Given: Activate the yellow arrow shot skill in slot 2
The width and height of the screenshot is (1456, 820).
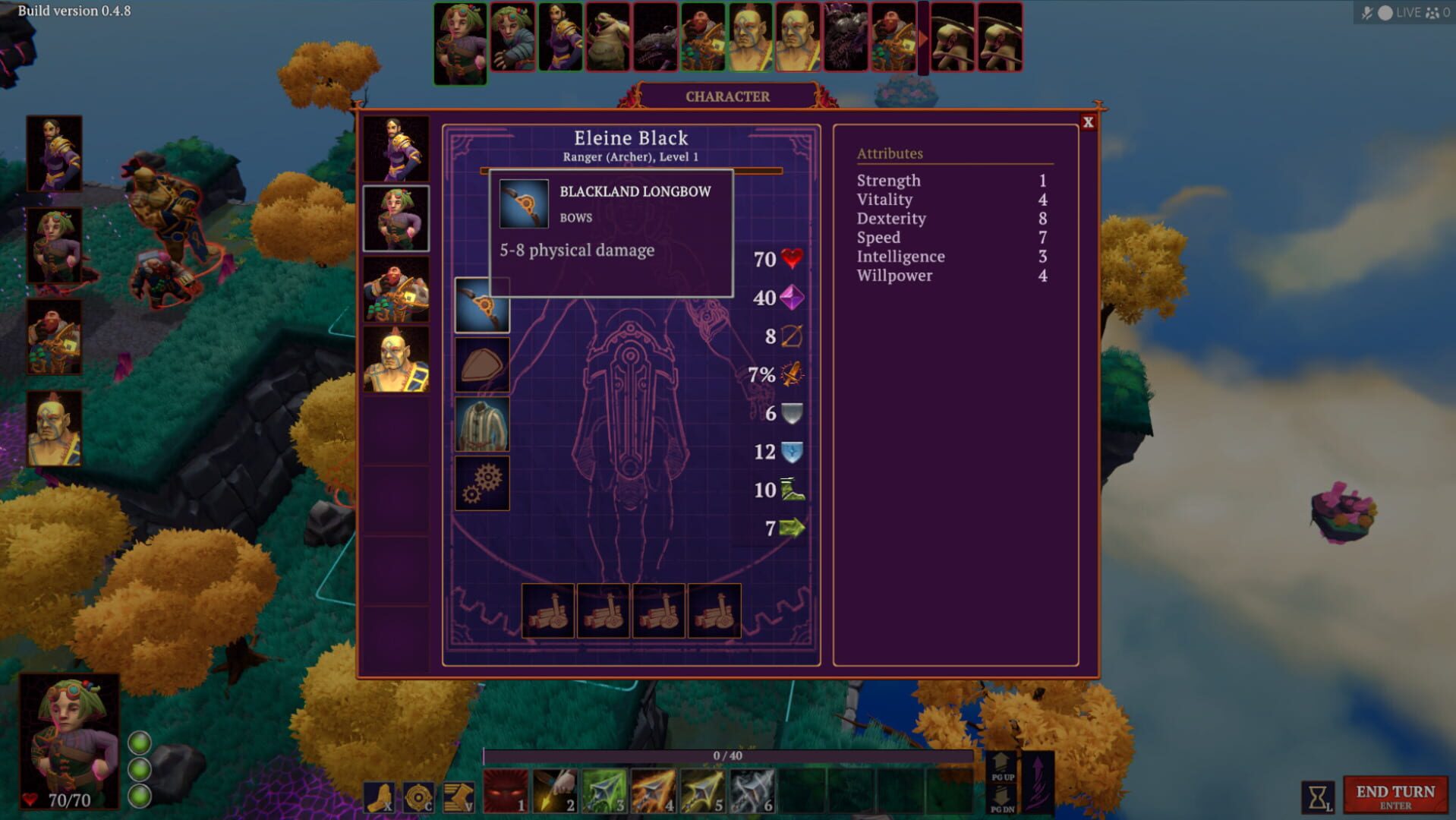Looking at the screenshot, I should point(555,792).
